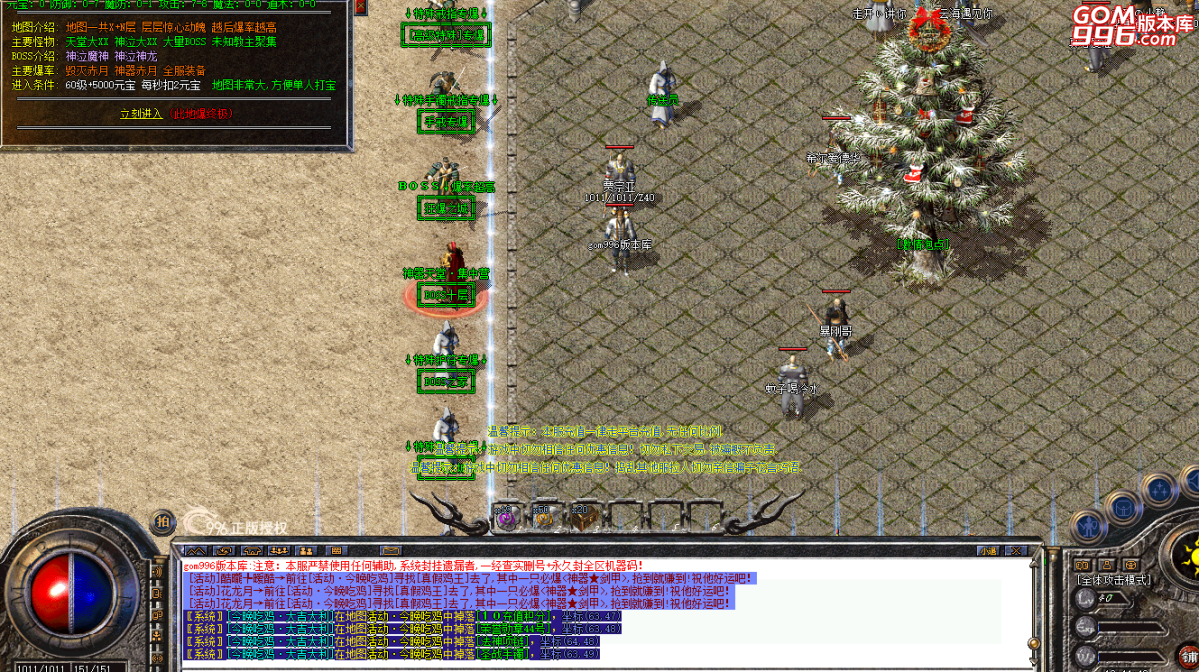Use the golden swirl scroll in the hotbar
The width and height of the screenshot is (1199, 672).
click(x=543, y=517)
